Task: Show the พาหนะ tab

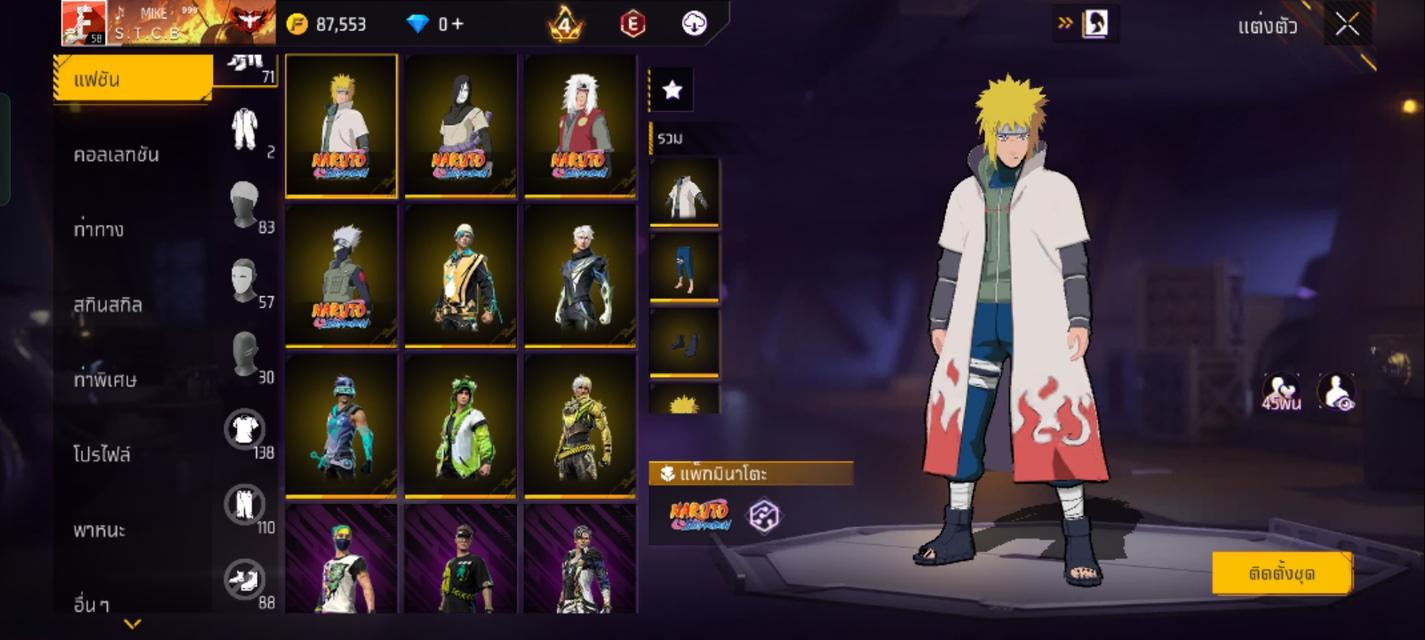Action: pos(100,530)
